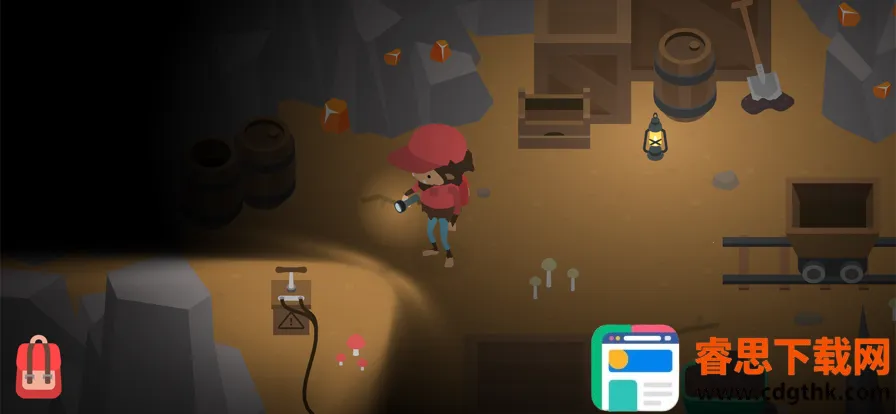The height and width of the screenshot is (414, 896).
Task: Open the red backpack inventory
Action: 36,366
